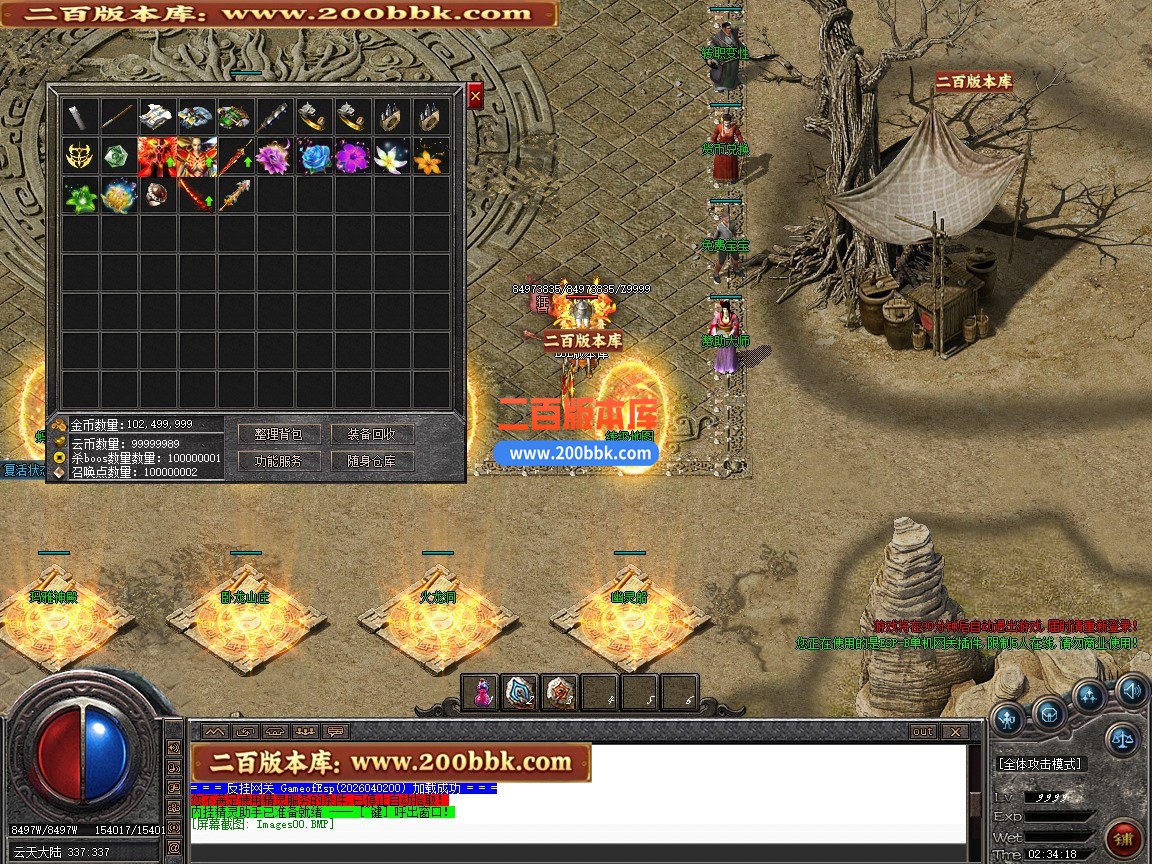
Task: Select the purple lotus flower item
Action: click(x=273, y=157)
